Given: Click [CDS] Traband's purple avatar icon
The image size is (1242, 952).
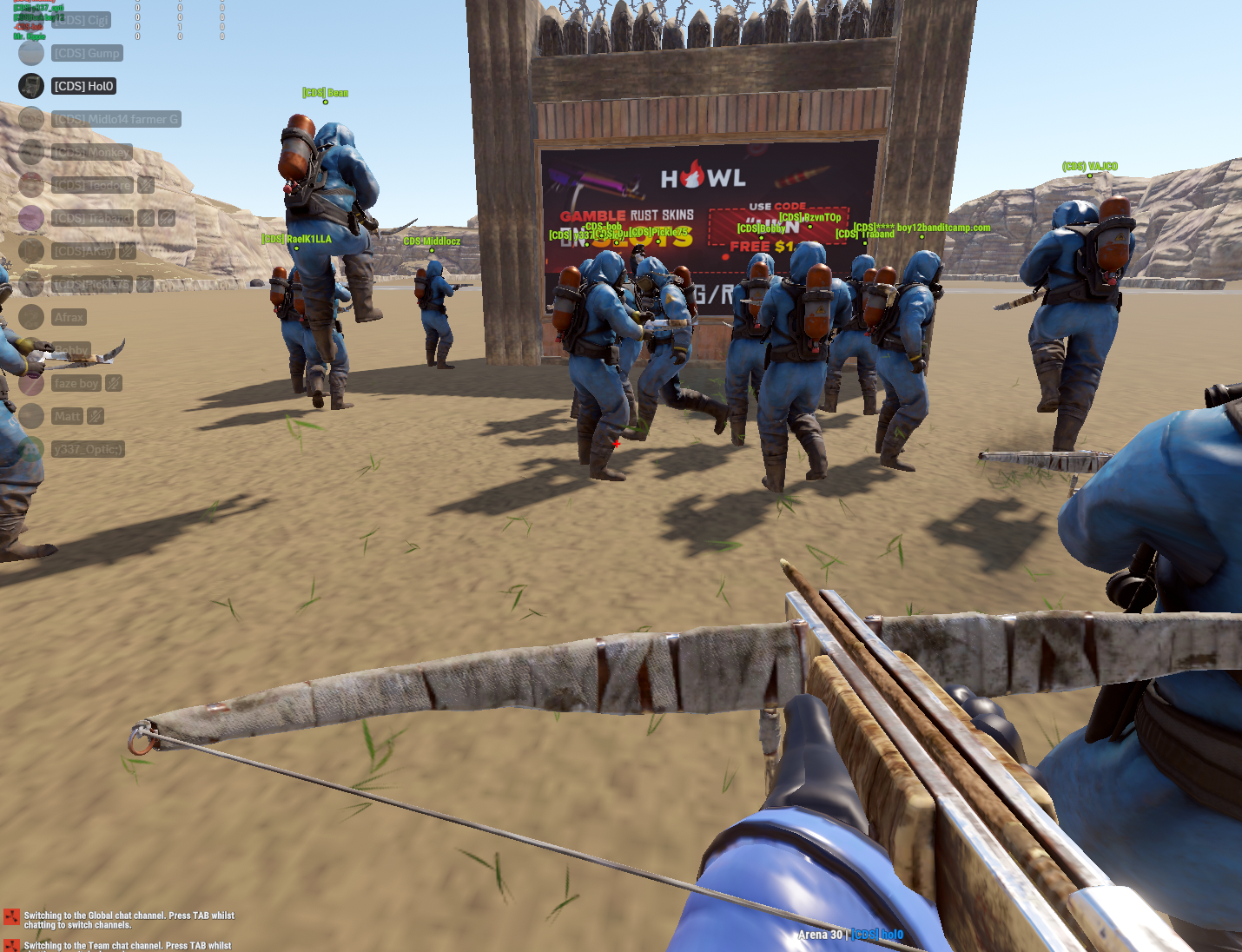Looking at the screenshot, I should tap(31, 218).
